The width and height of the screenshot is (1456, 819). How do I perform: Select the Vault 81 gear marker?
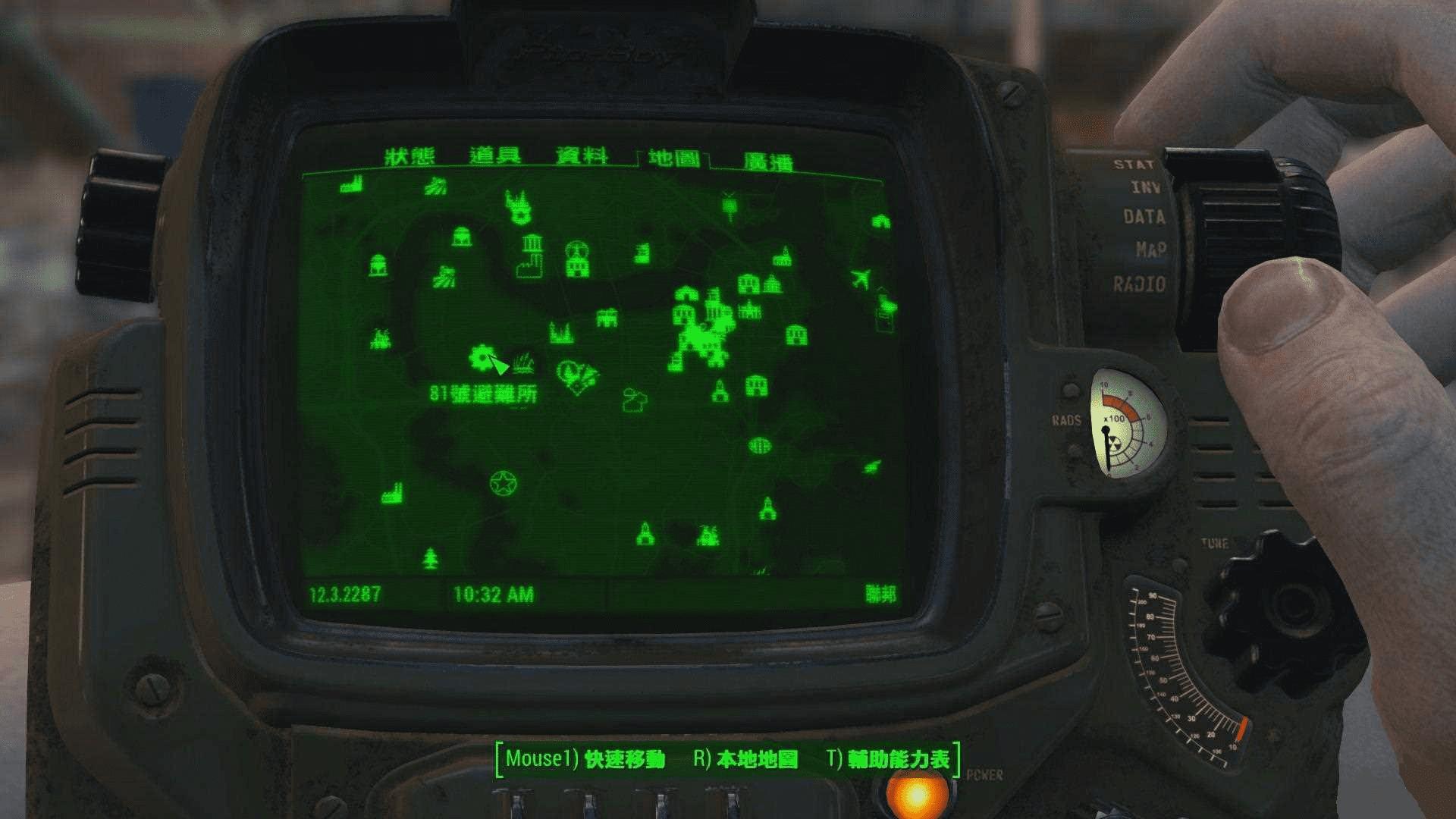click(x=481, y=357)
